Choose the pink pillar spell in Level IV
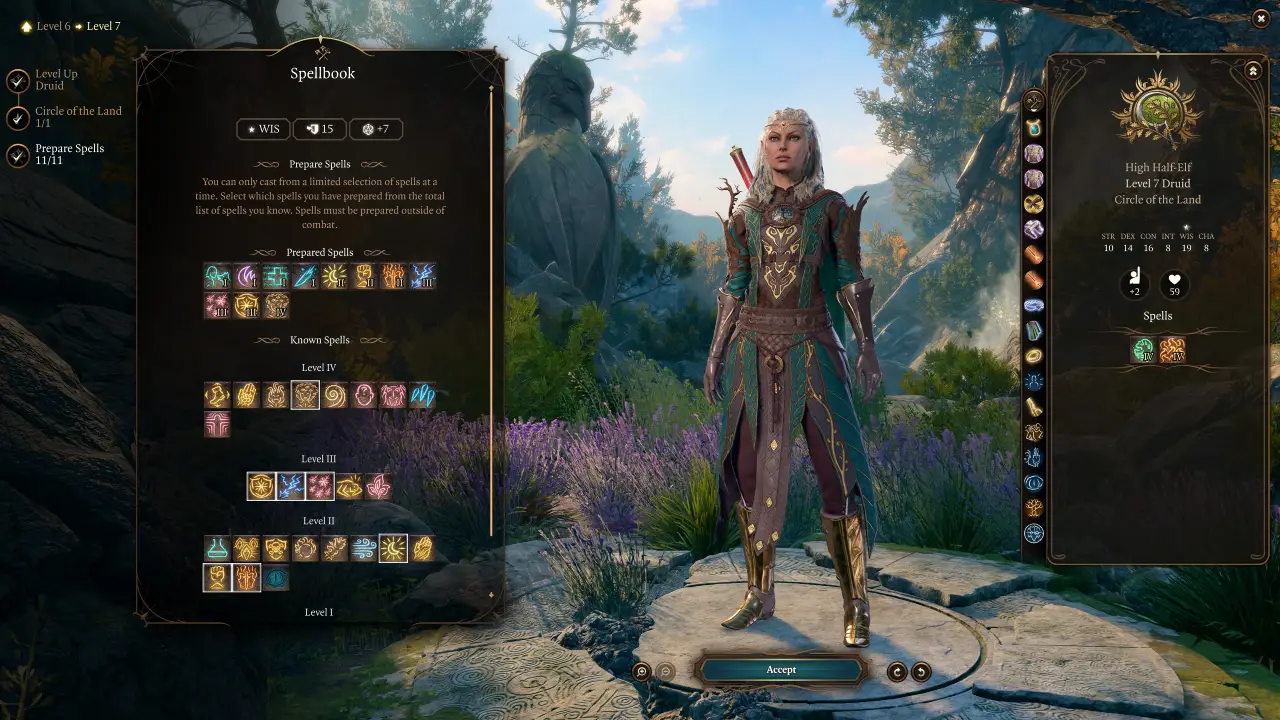 point(217,425)
